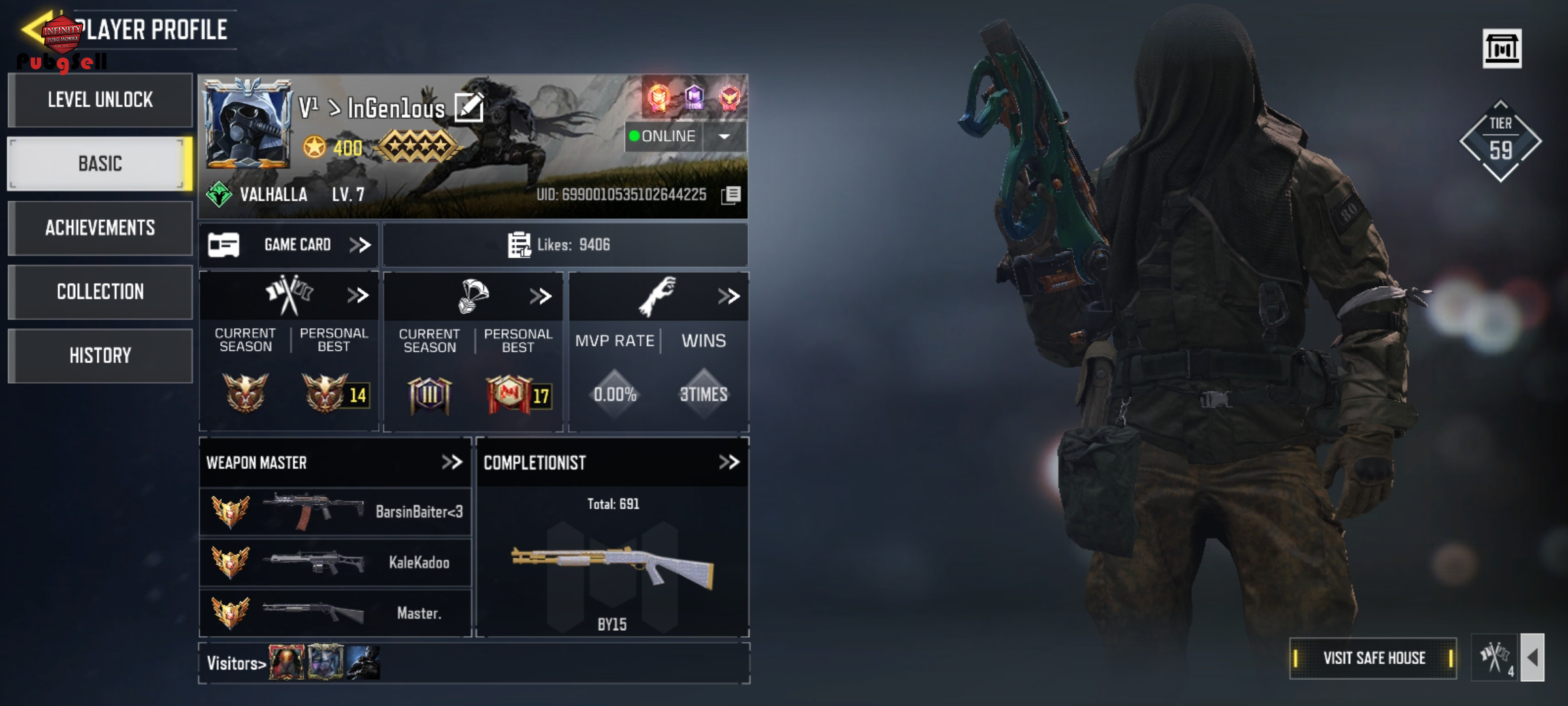Viewport: 1568px width, 706px height.
Task: Open the Tier 59 badge
Action: (x=1500, y=141)
